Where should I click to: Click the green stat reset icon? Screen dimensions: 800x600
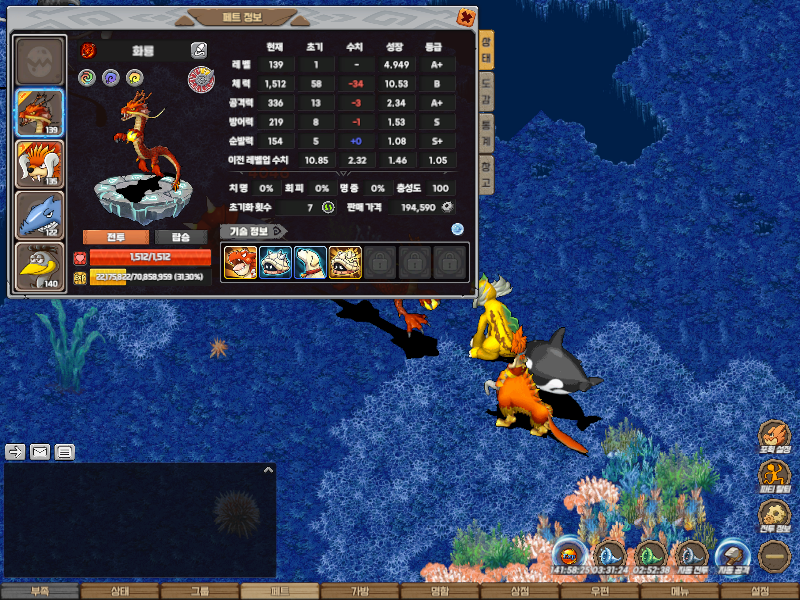click(x=327, y=207)
